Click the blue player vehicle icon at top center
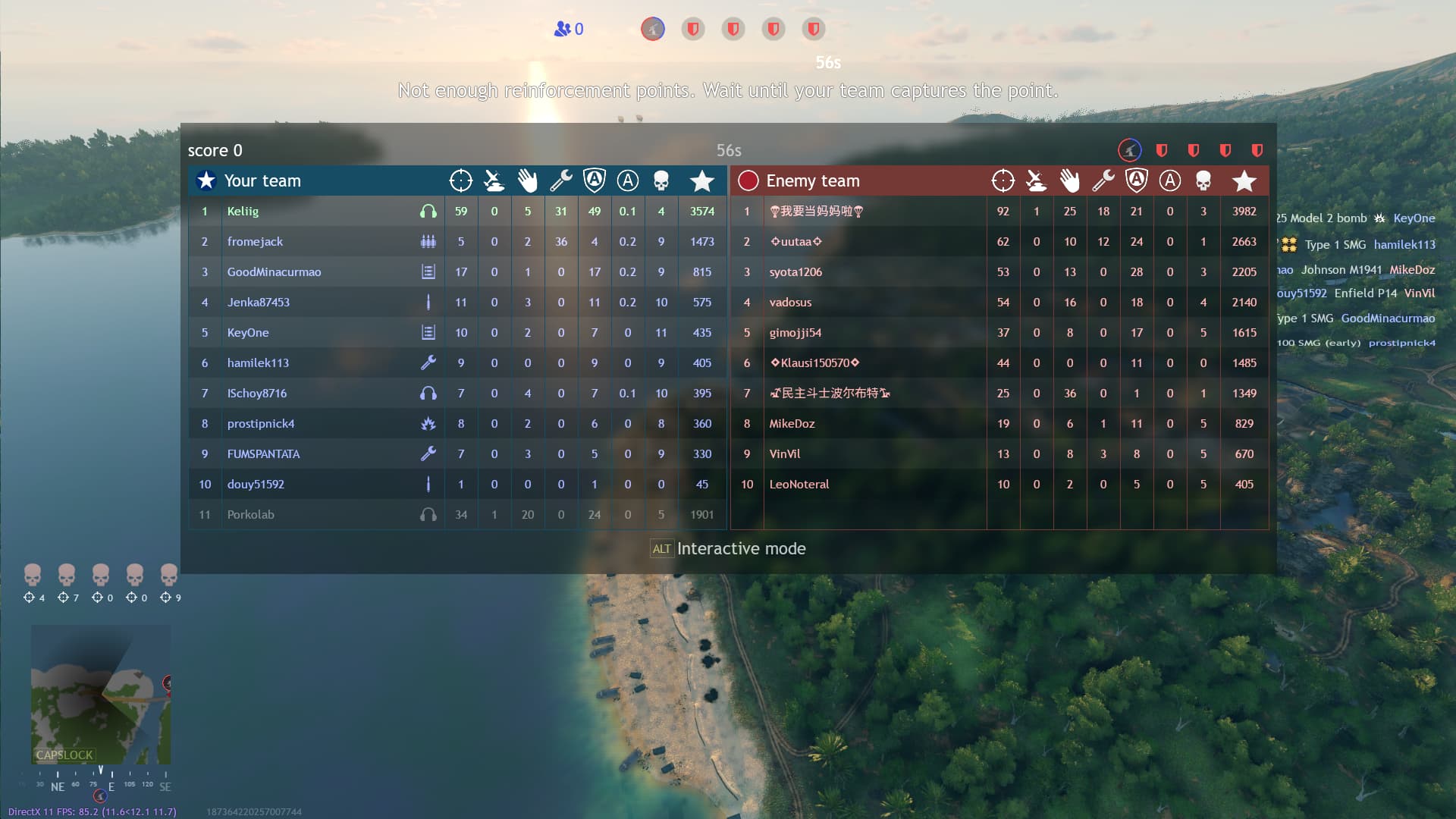This screenshot has height=819, width=1456. coord(652,29)
